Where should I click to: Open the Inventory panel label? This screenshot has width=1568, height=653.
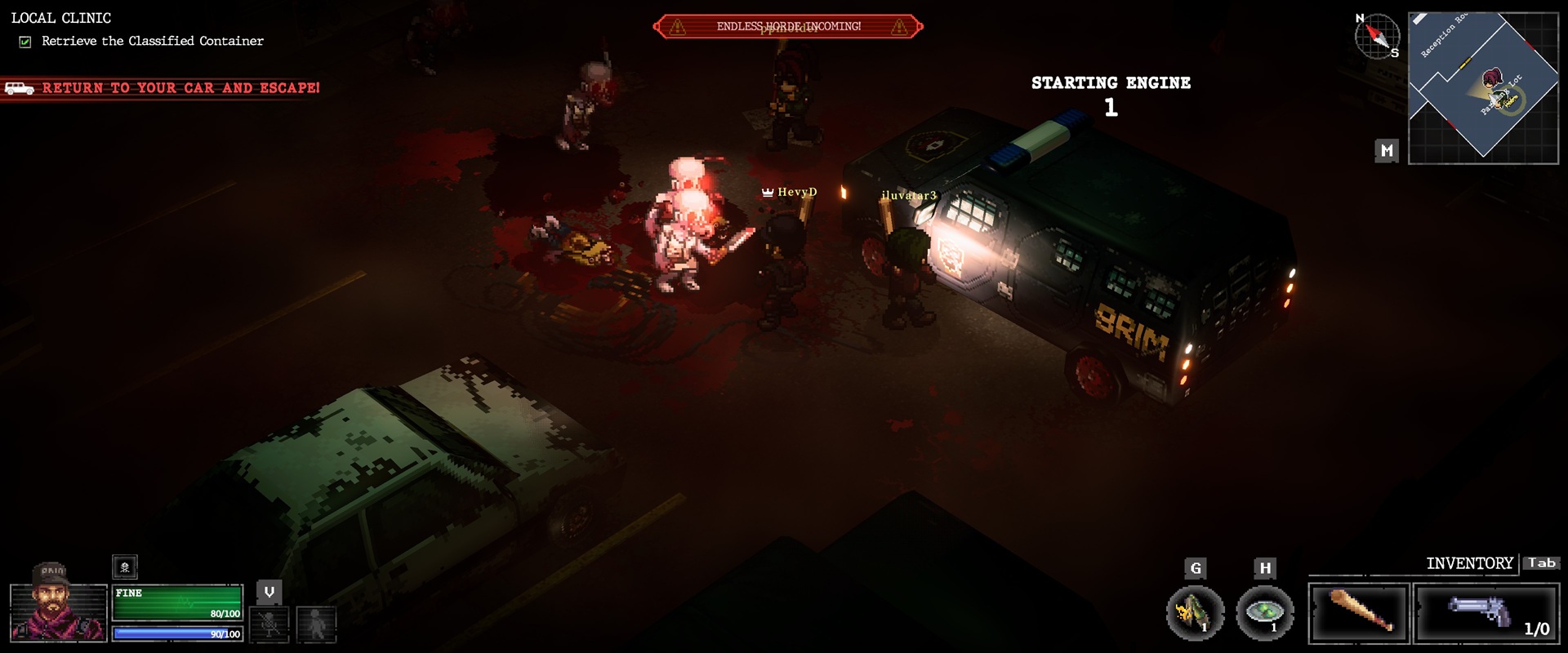coord(1469,563)
